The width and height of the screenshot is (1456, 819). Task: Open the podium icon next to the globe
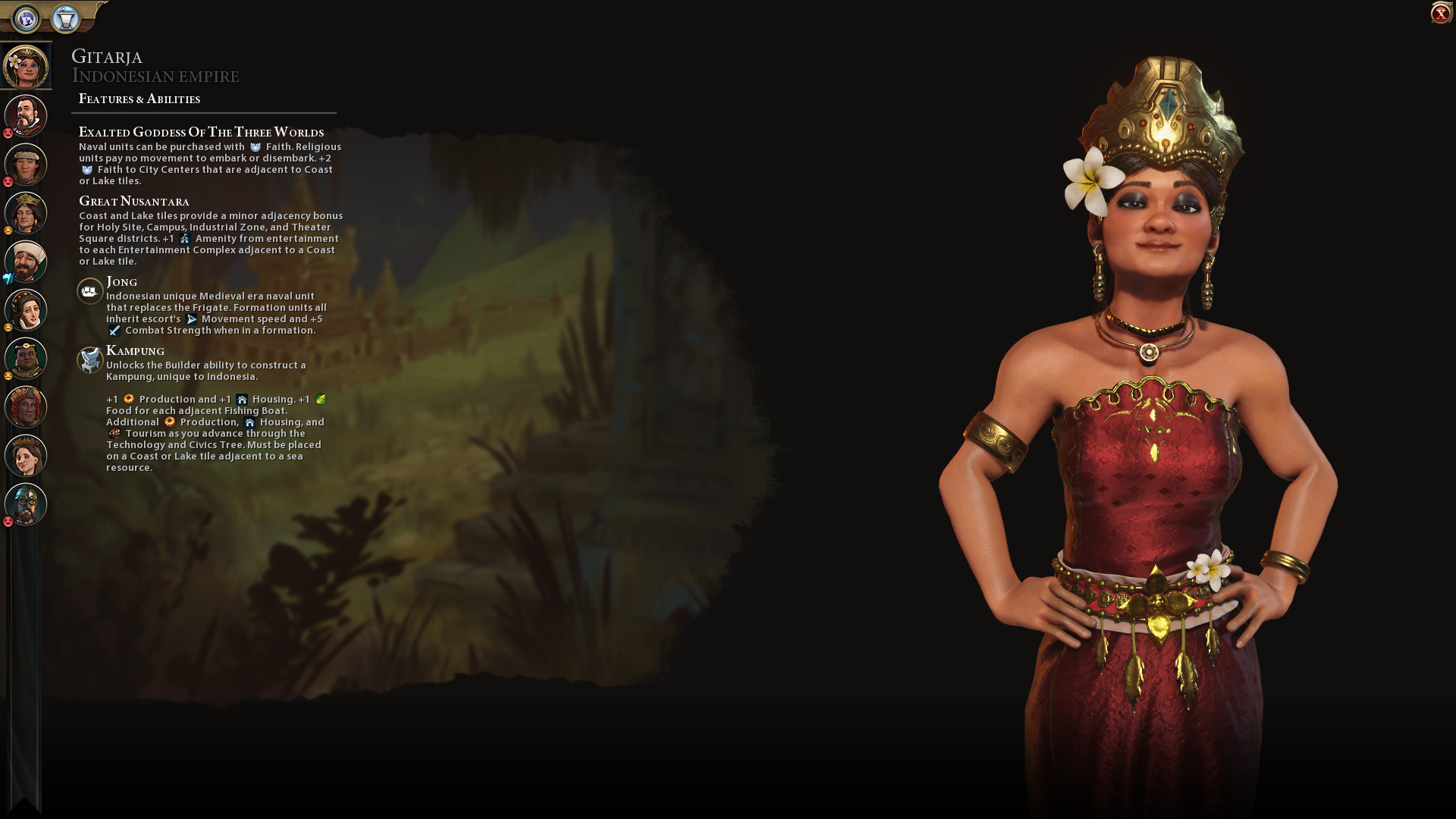point(66,18)
